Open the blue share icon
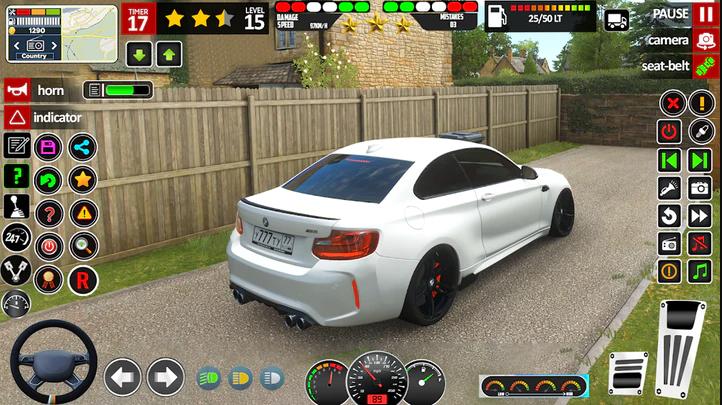Screen dimensions: 722x405 tap(82, 147)
